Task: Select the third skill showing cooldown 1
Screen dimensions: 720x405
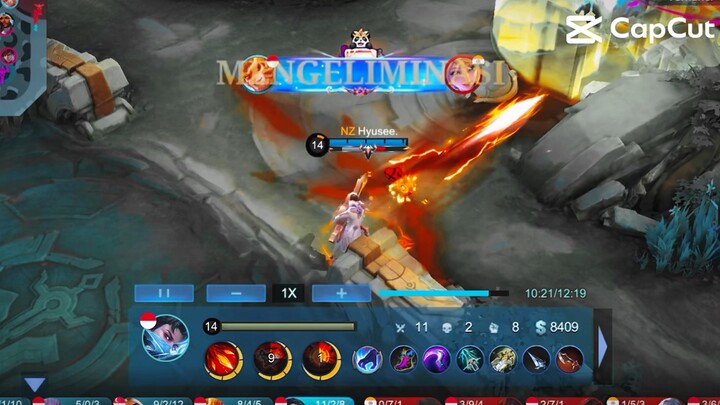Action: point(320,359)
